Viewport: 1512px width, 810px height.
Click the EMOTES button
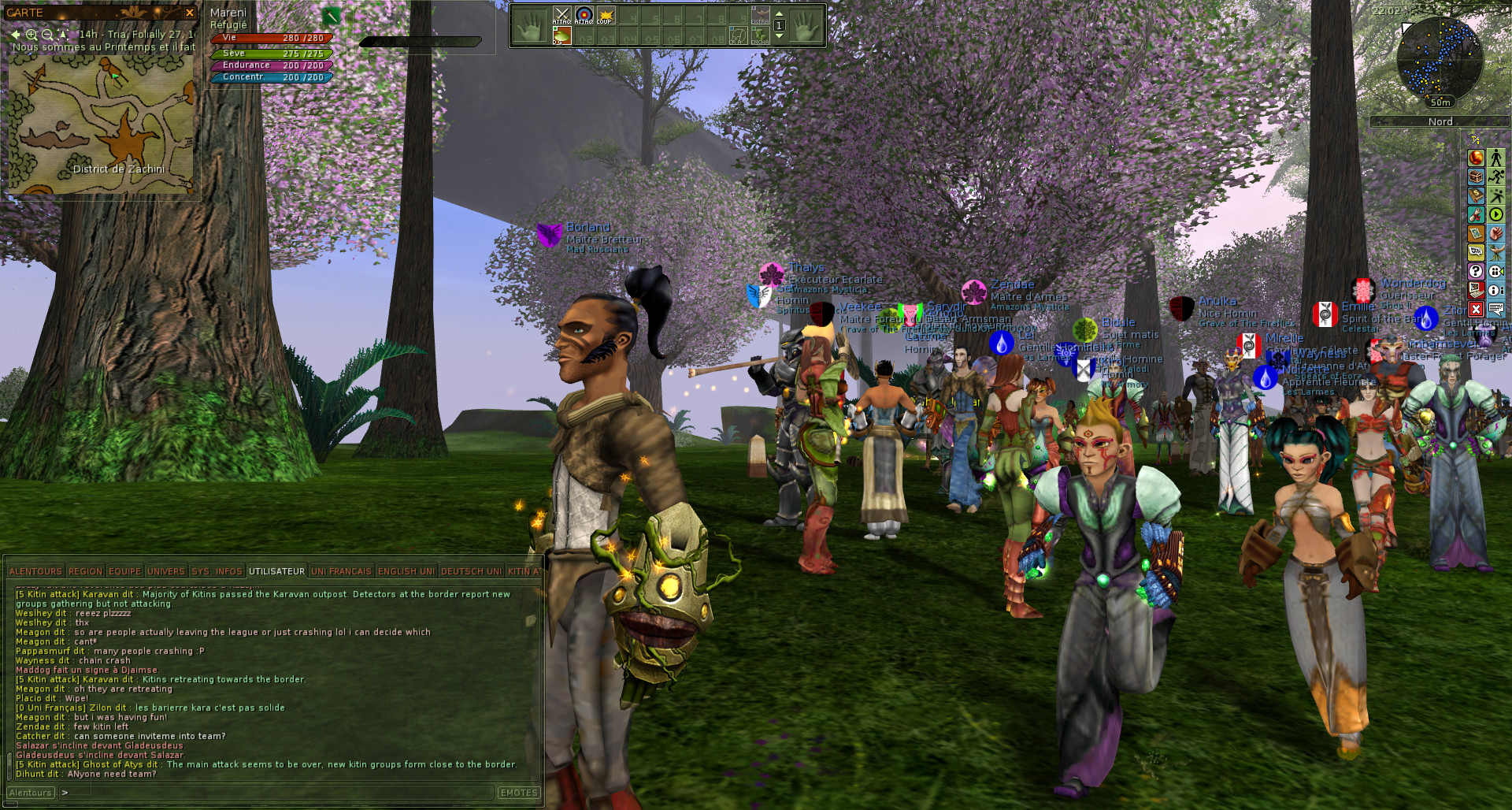pos(519,793)
